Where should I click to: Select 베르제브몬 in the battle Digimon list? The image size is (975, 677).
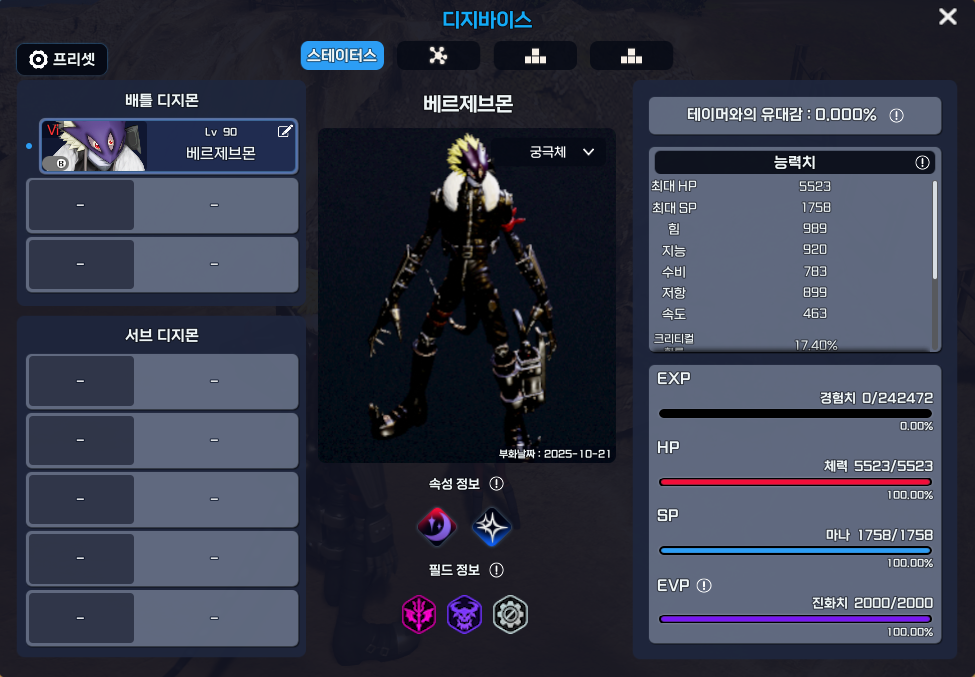(168, 146)
